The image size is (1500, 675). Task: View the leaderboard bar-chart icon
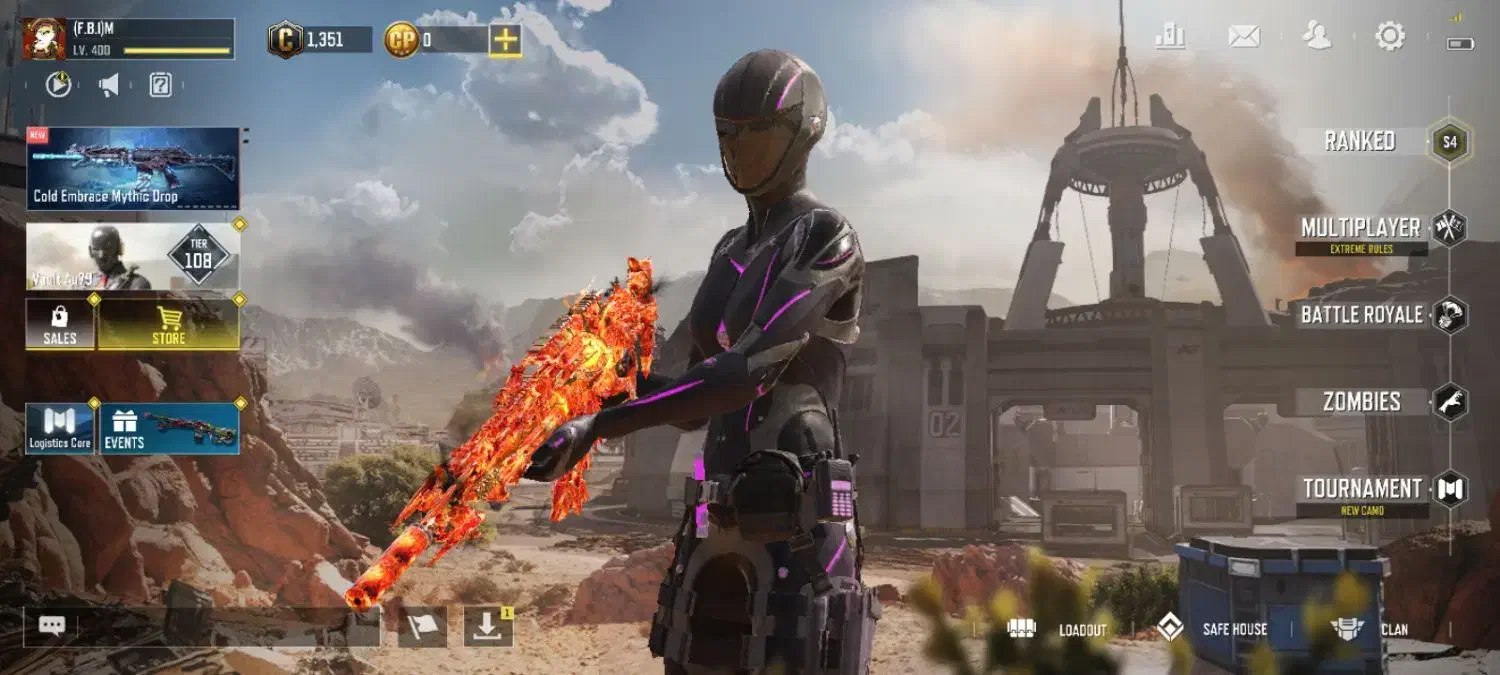(x=1170, y=37)
